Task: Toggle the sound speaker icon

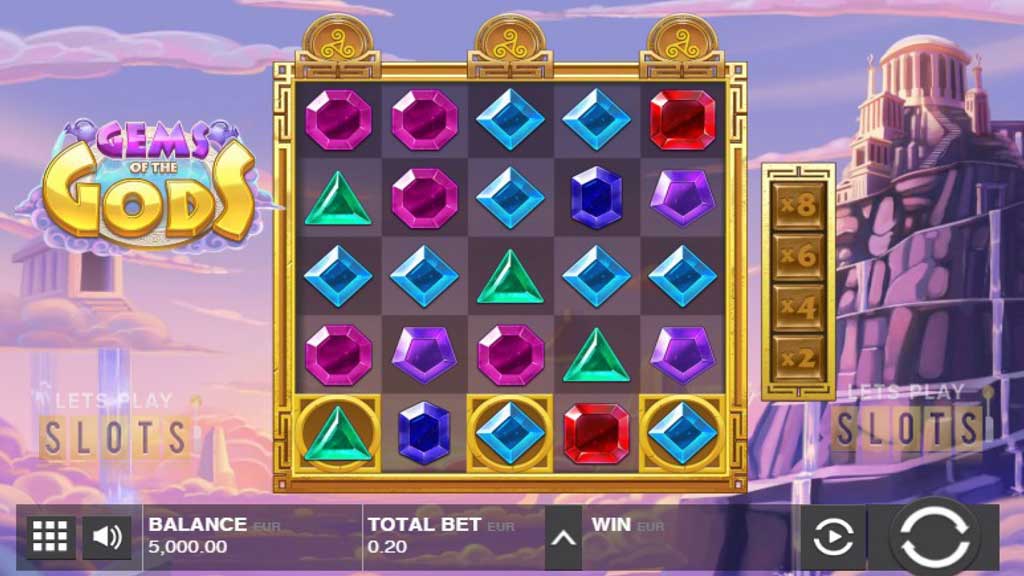Action: point(106,538)
